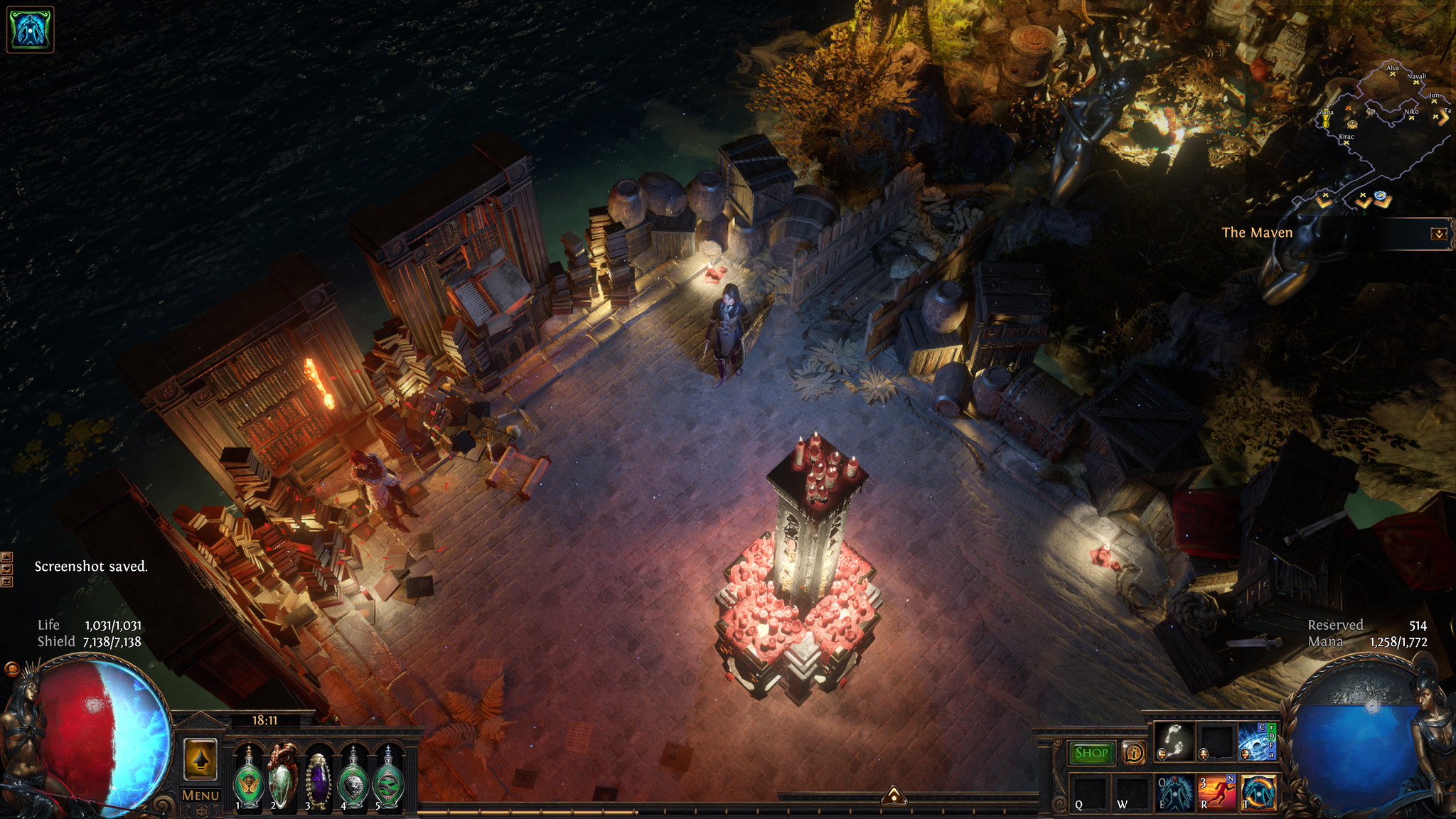Activate the blue vortex skill
The width and height of the screenshot is (1456, 819).
click(x=1257, y=742)
